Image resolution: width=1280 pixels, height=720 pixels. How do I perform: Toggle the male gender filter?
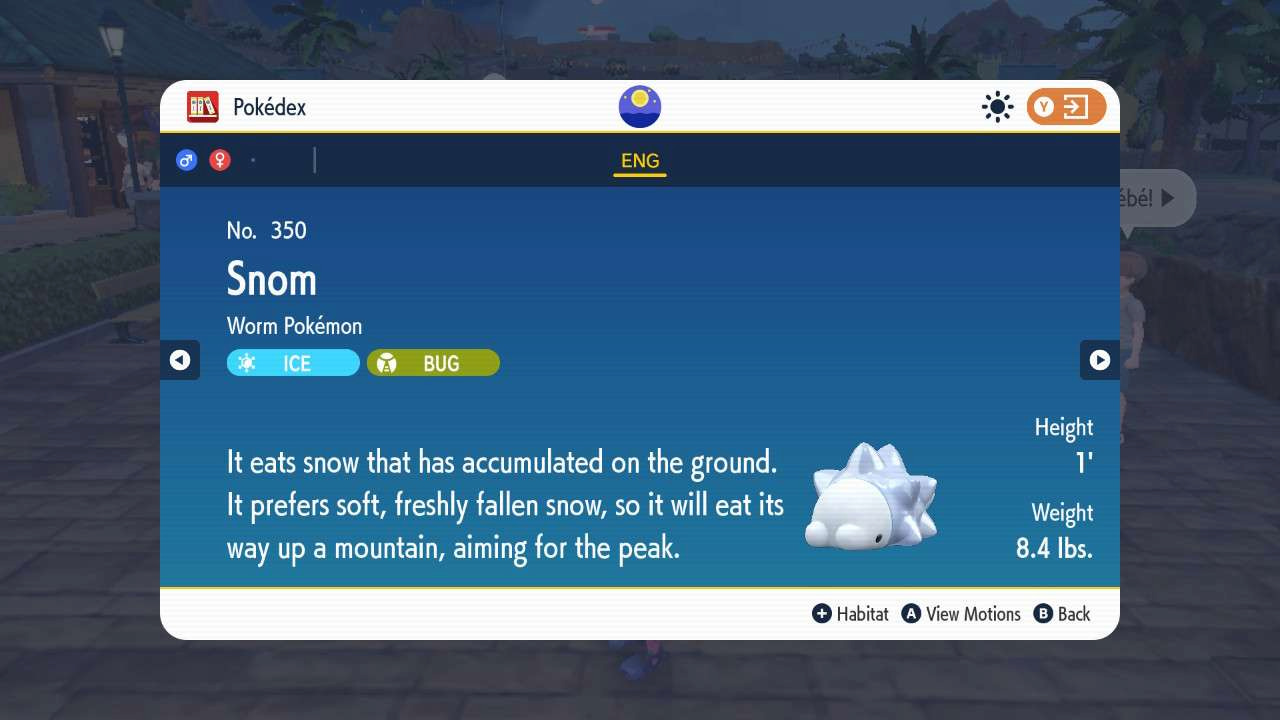click(186, 159)
